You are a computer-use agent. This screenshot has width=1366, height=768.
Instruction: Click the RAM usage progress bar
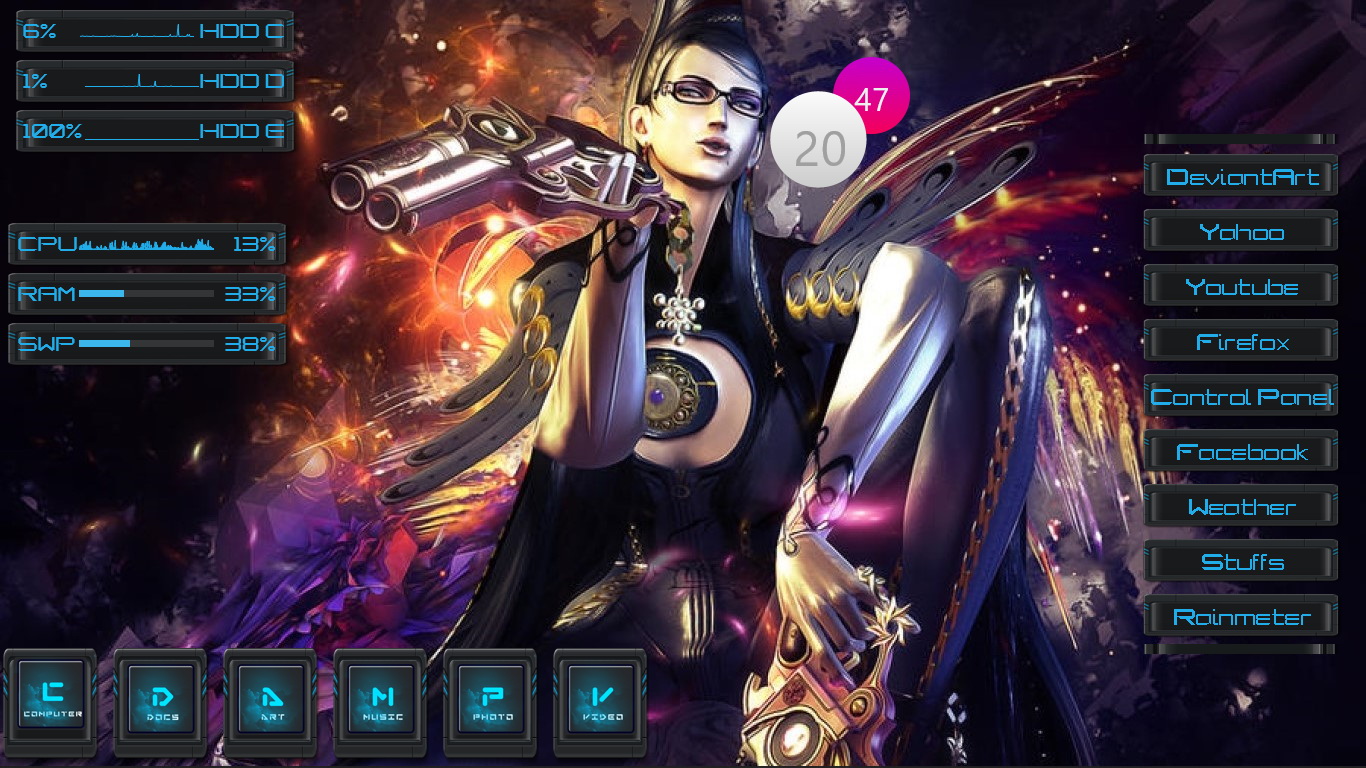click(147, 294)
